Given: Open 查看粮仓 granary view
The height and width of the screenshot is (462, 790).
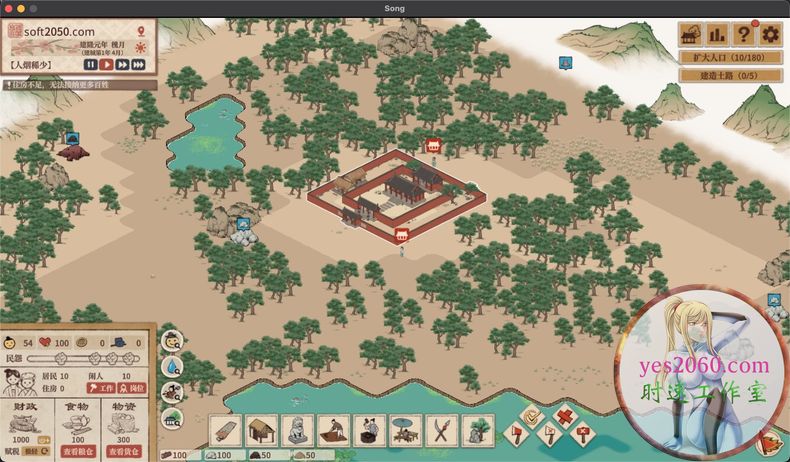Looking at the screenshot, I should (x=79, y=450).
